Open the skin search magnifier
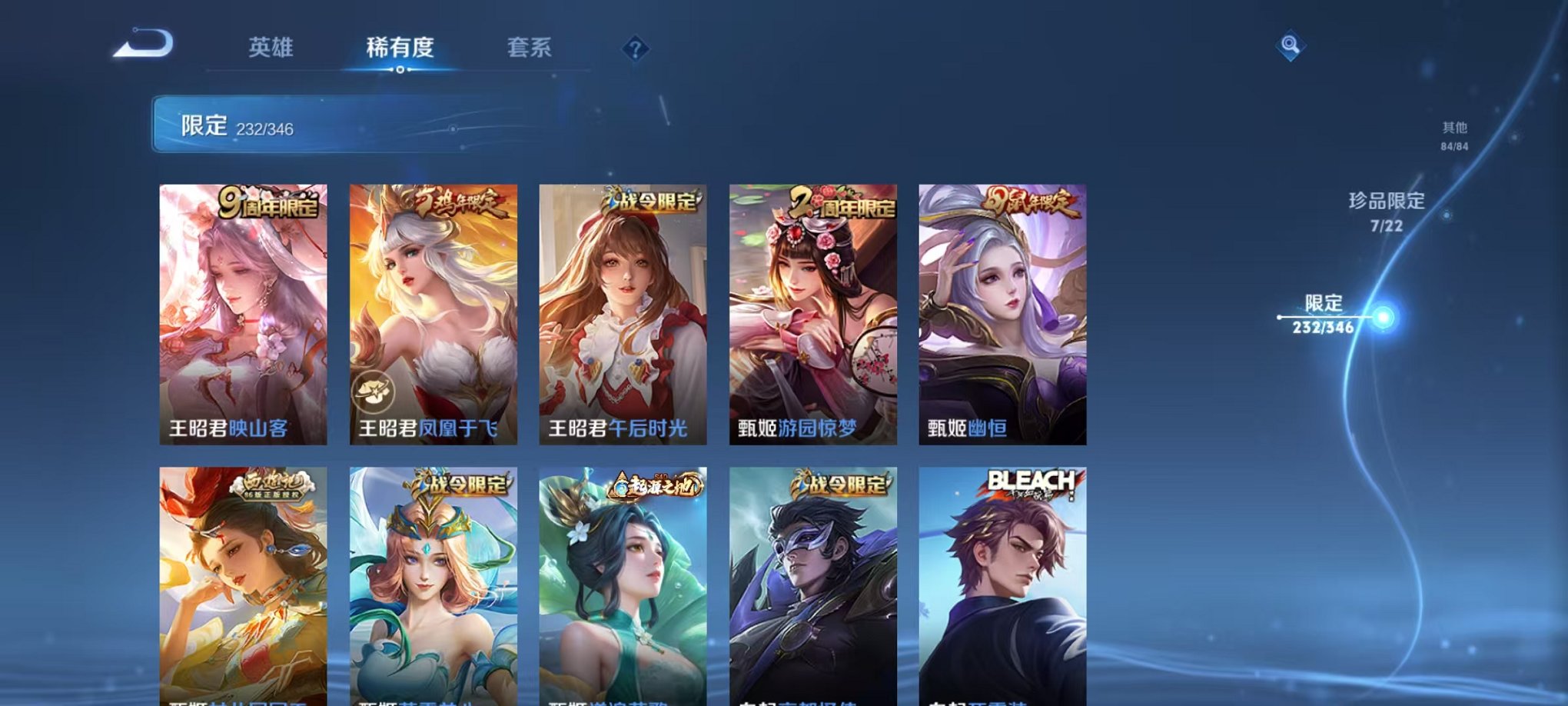This screenshot has width=1568, height=706. click(x=1291, y=46)
